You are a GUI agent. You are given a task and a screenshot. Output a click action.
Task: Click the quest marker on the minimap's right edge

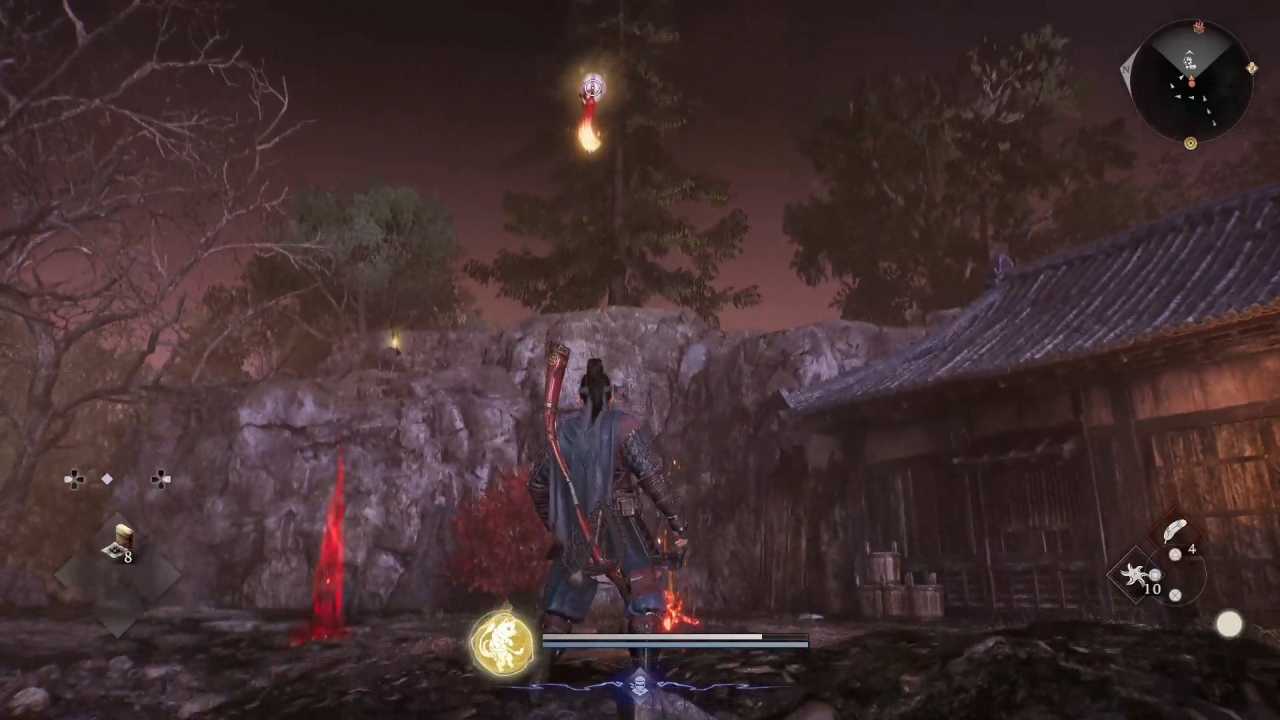(1252, 67)
